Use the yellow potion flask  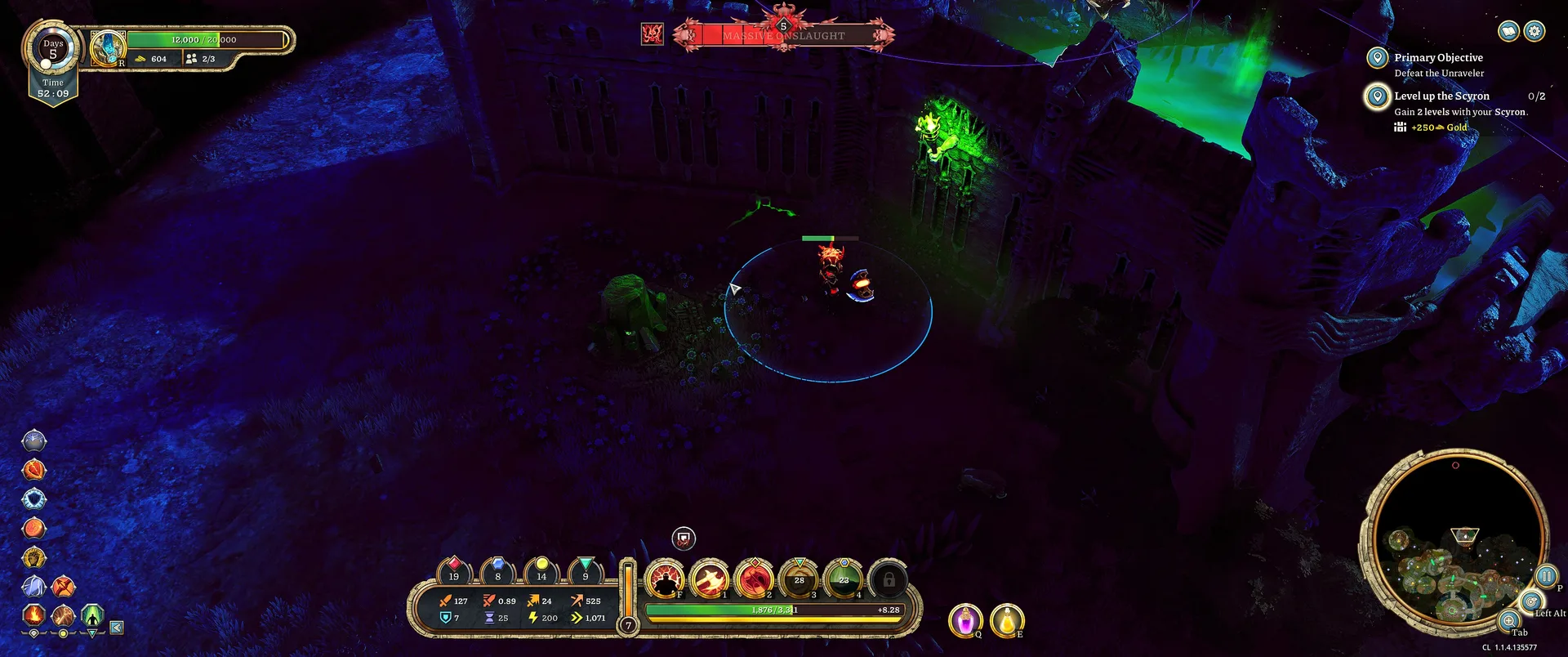point(1006,620)
